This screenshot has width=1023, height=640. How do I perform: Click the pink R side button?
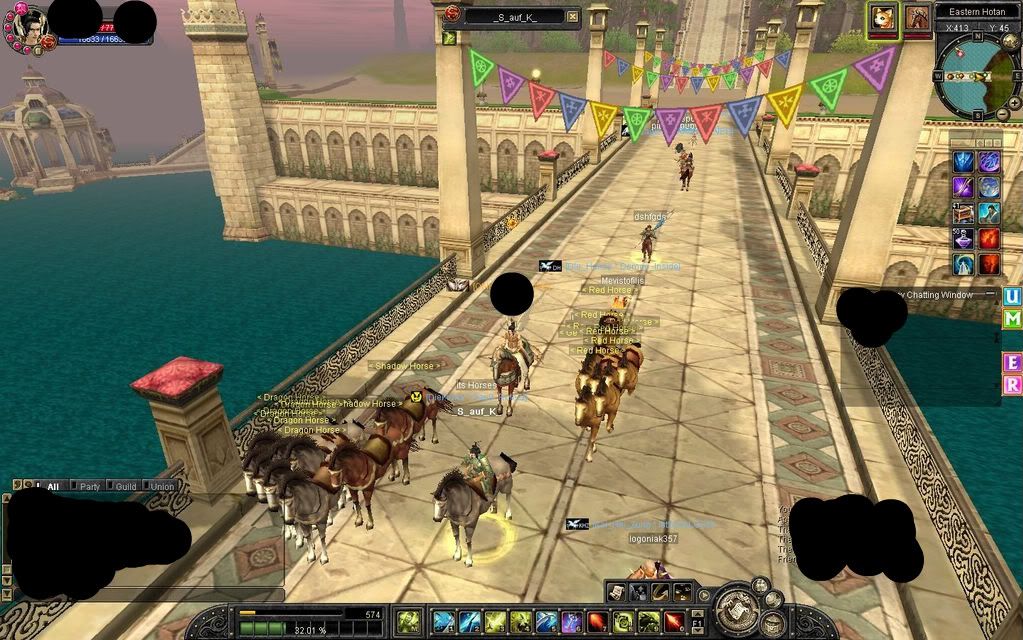[x=1012, y=384]
